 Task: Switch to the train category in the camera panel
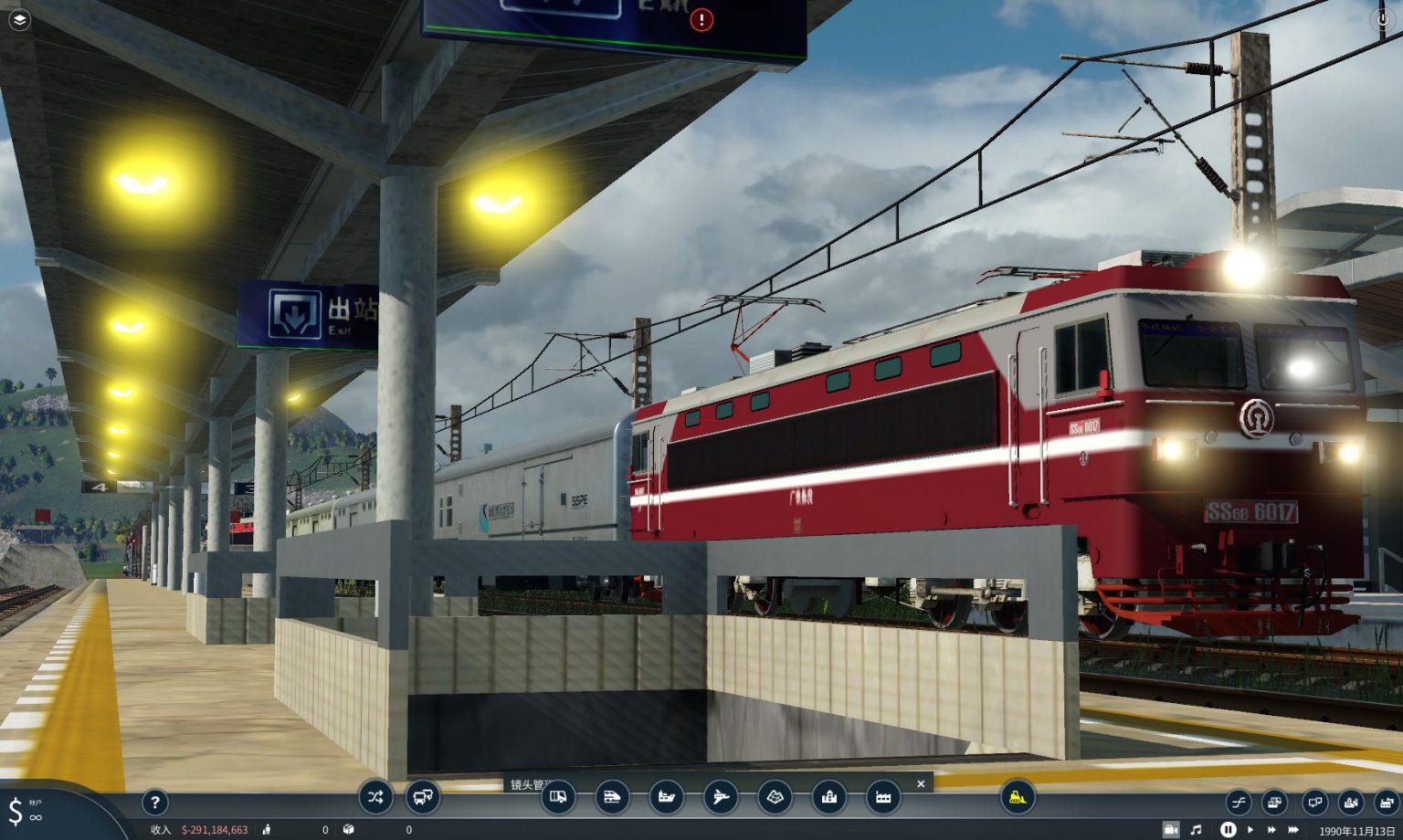pos(613,797)
